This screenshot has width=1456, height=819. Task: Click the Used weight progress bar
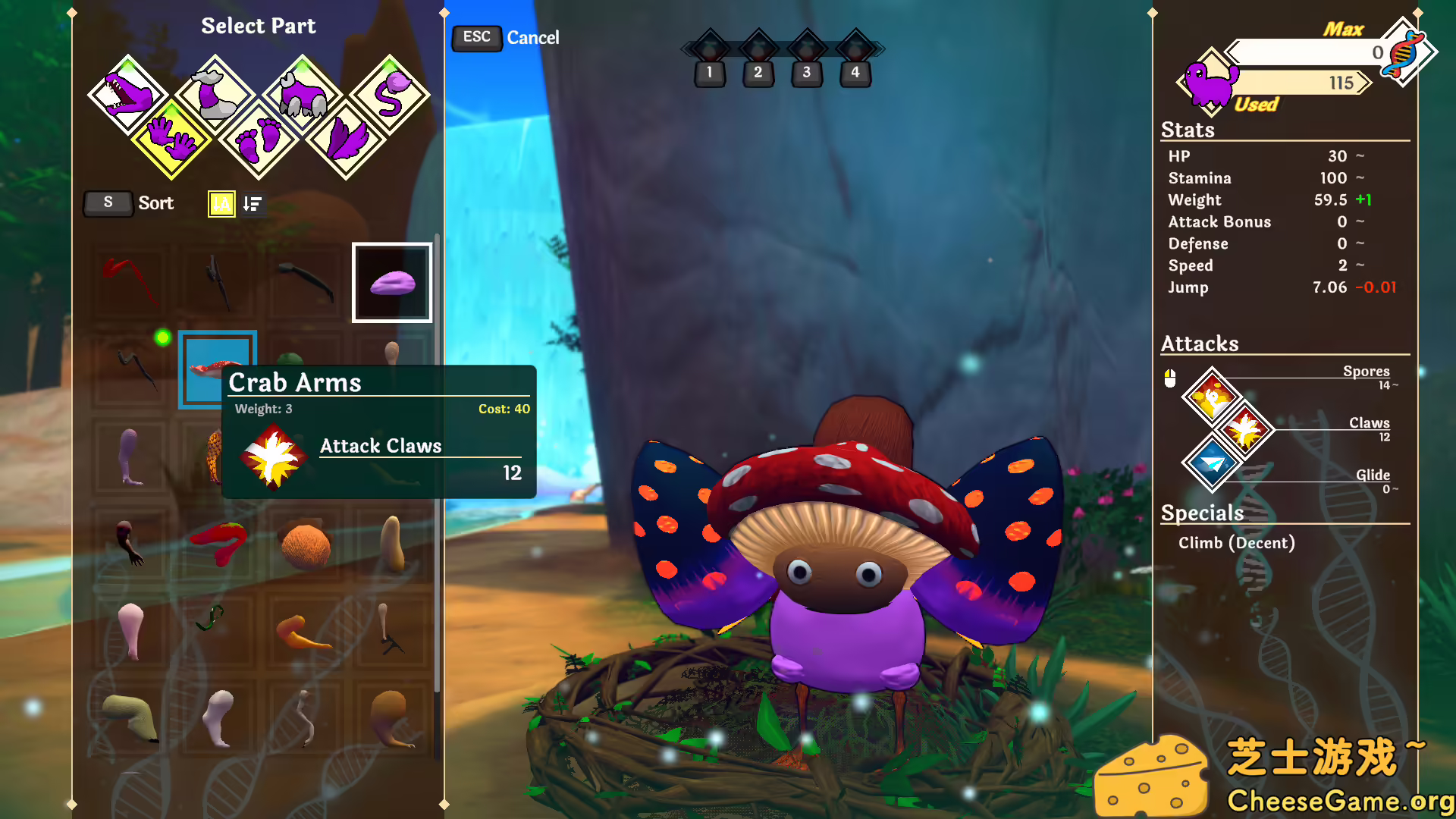click(x=1297, y=83)
